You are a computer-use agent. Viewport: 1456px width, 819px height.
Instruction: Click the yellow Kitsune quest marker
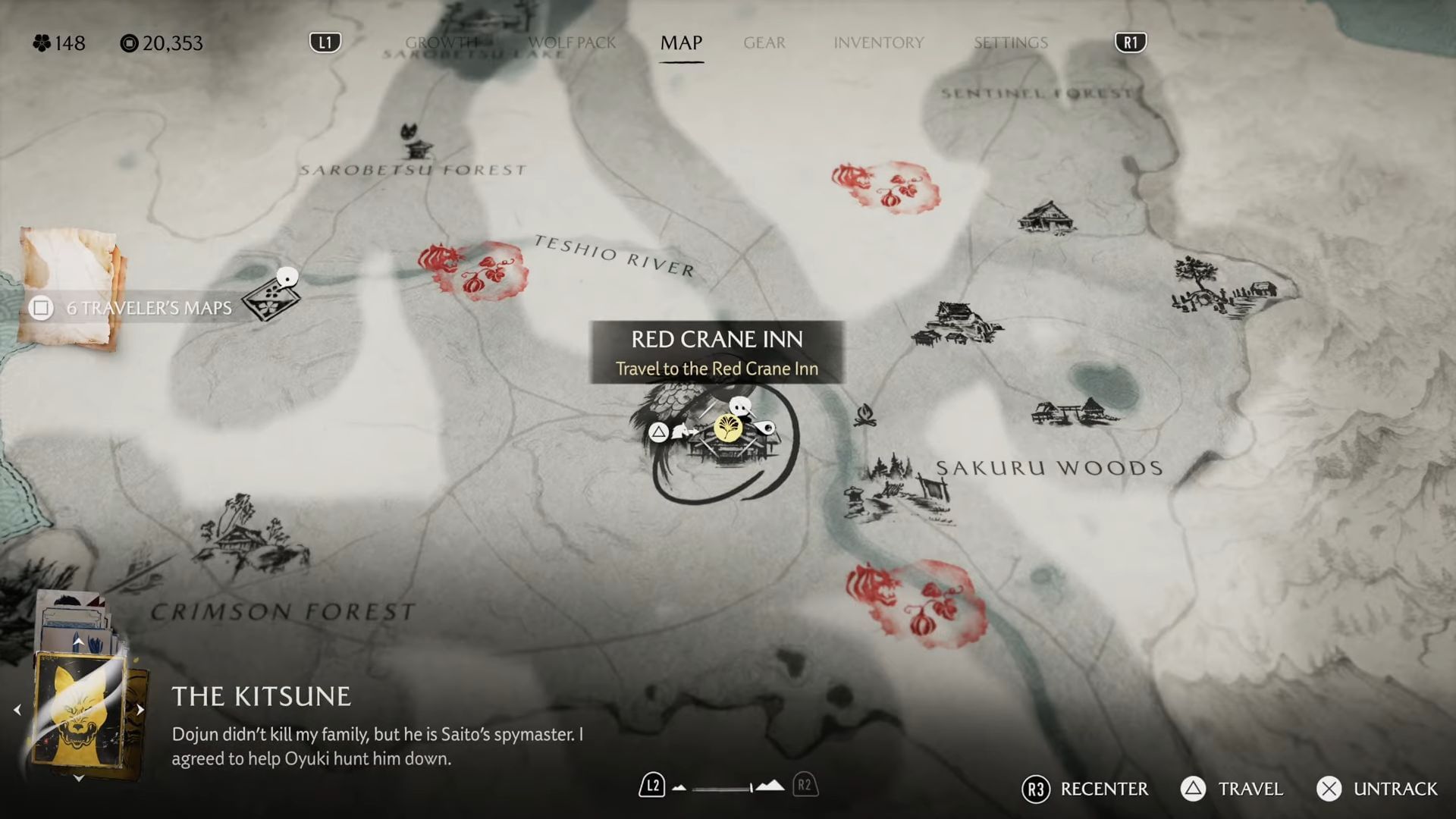tap(728, 428)
